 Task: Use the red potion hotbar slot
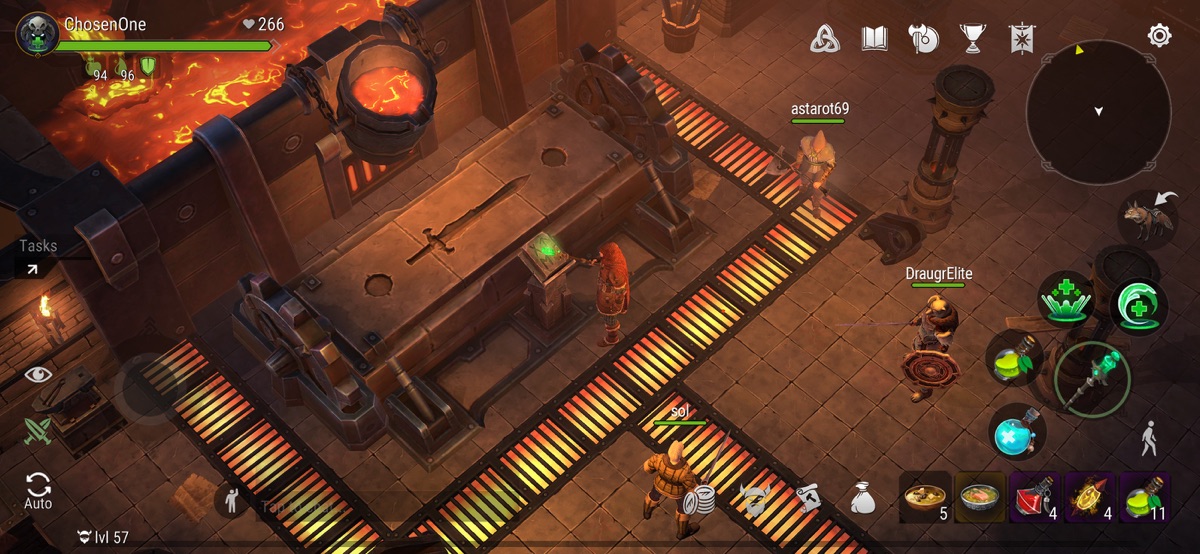(1035, 497)
